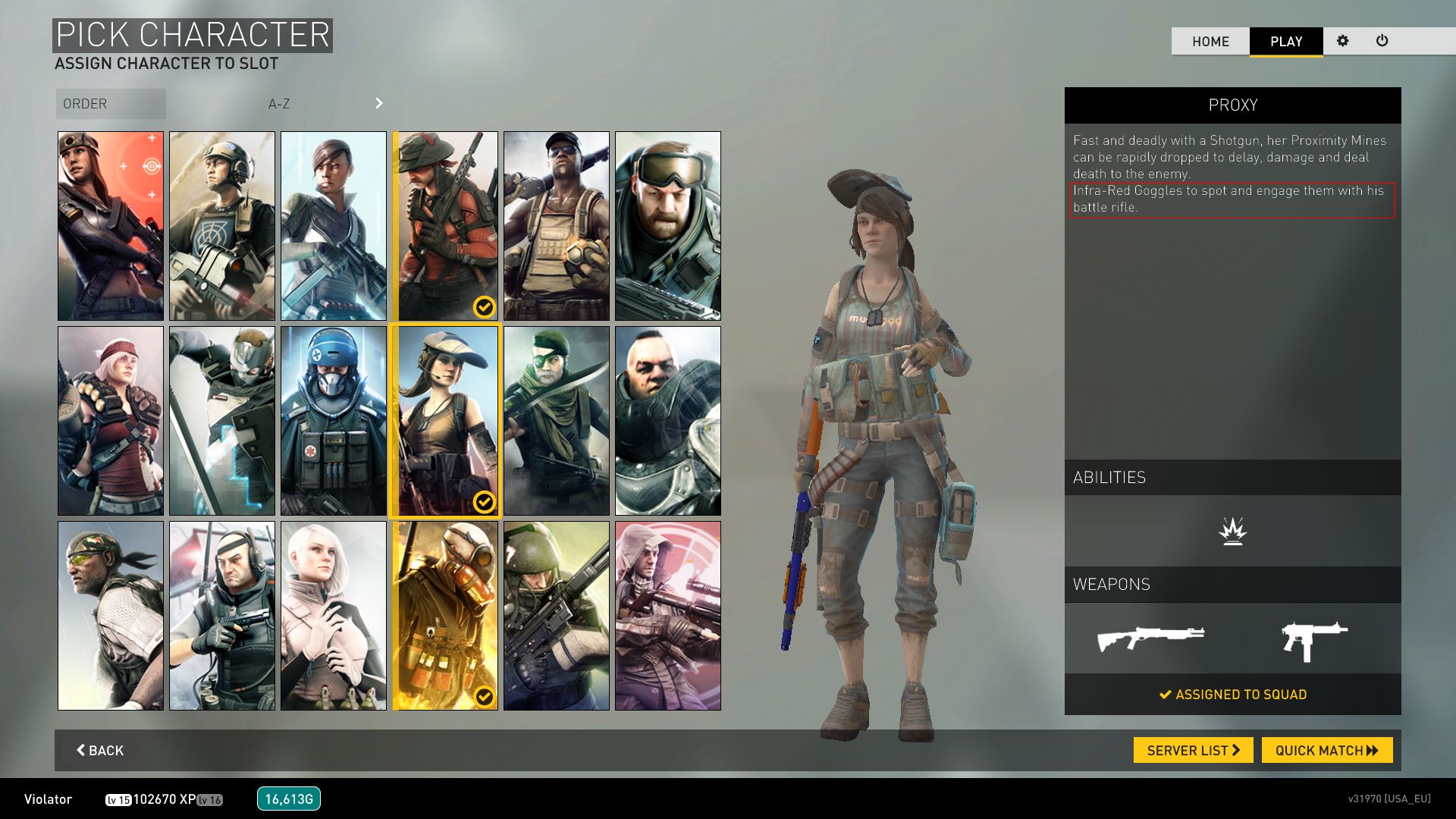The width and height of the screenshot is (1456, 819).
Task: Pick the blue-helmet gas mask medic portrait
Action: pos(334,421)
